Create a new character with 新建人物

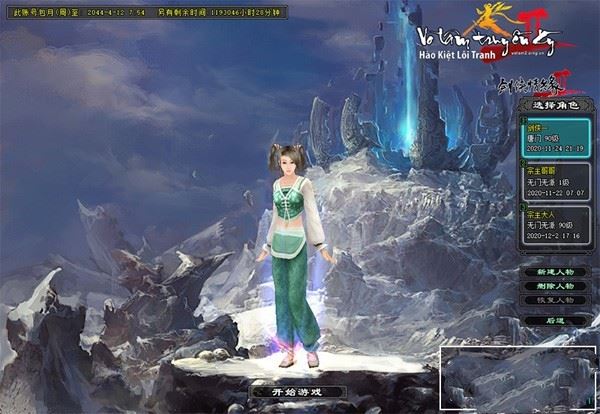coord(555,272)
